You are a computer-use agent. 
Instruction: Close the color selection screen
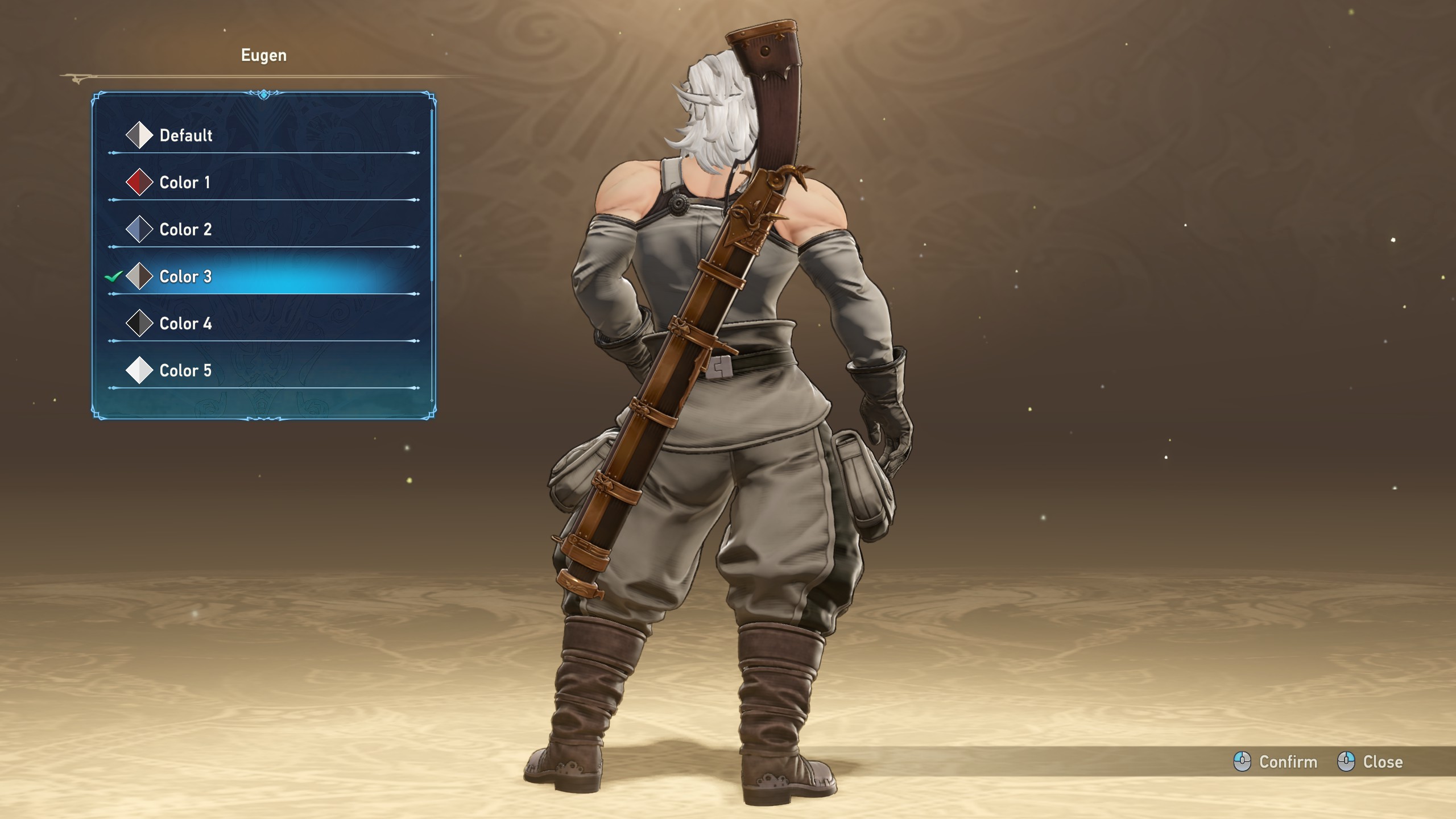[1370, 762]
